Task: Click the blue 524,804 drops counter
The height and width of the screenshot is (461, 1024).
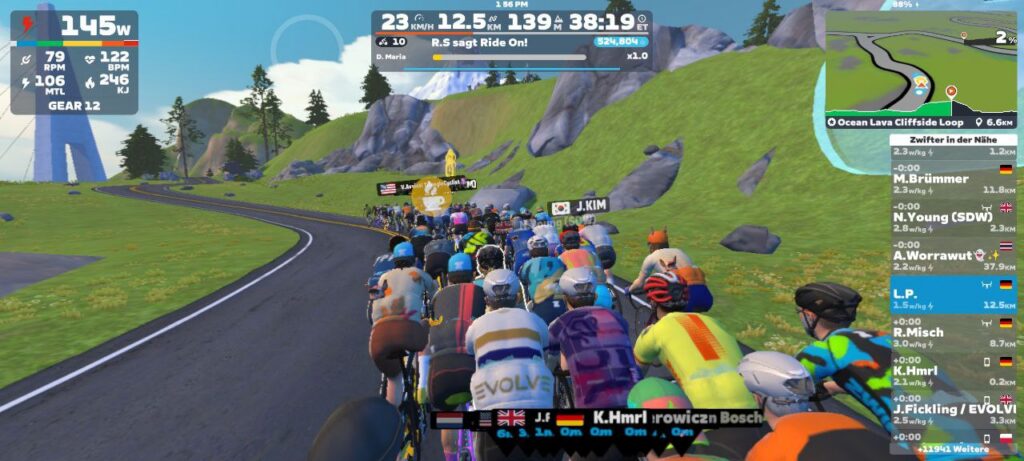Action: pyautogui.click(x=620, y=42)
